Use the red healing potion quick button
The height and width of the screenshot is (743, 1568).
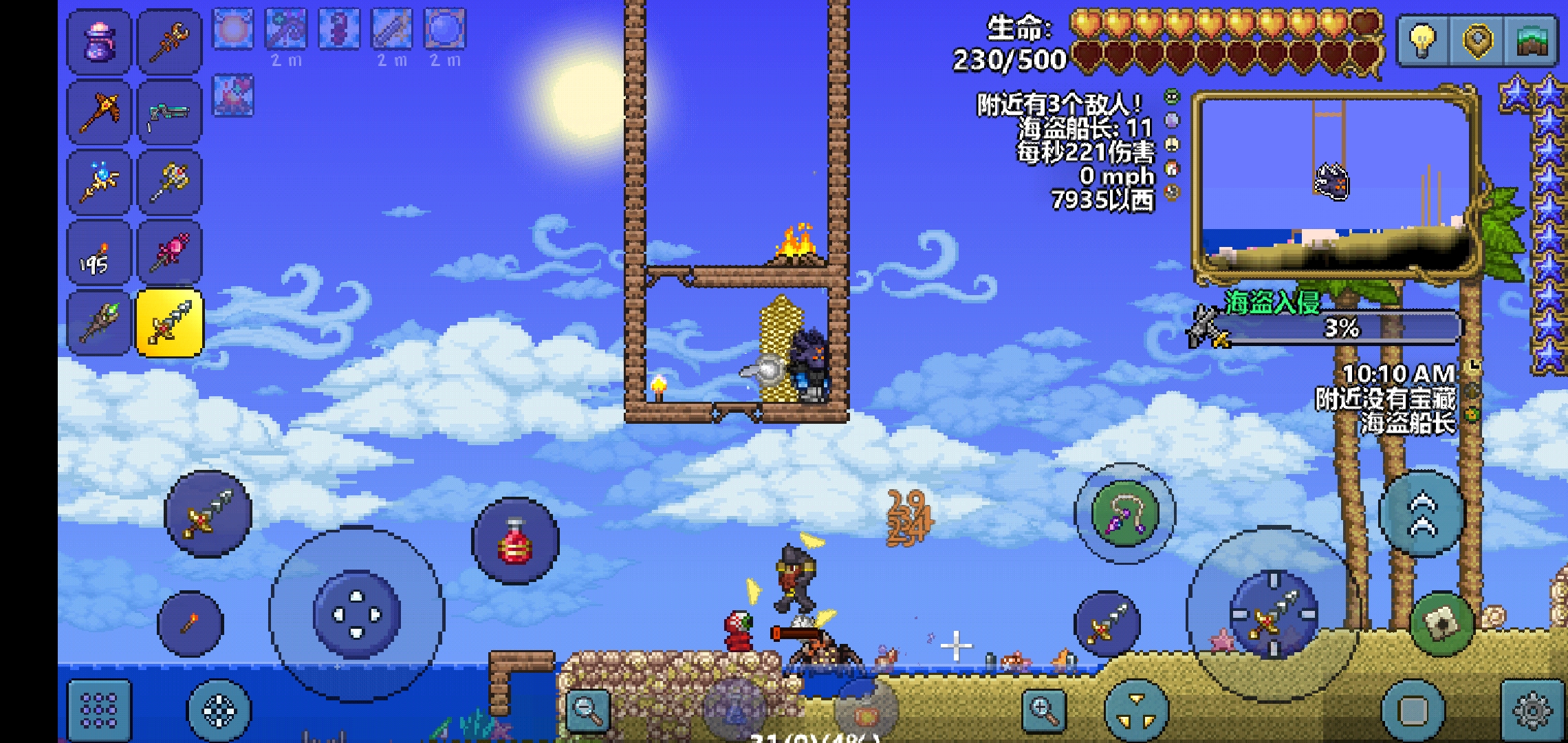(x=515, y=541)
